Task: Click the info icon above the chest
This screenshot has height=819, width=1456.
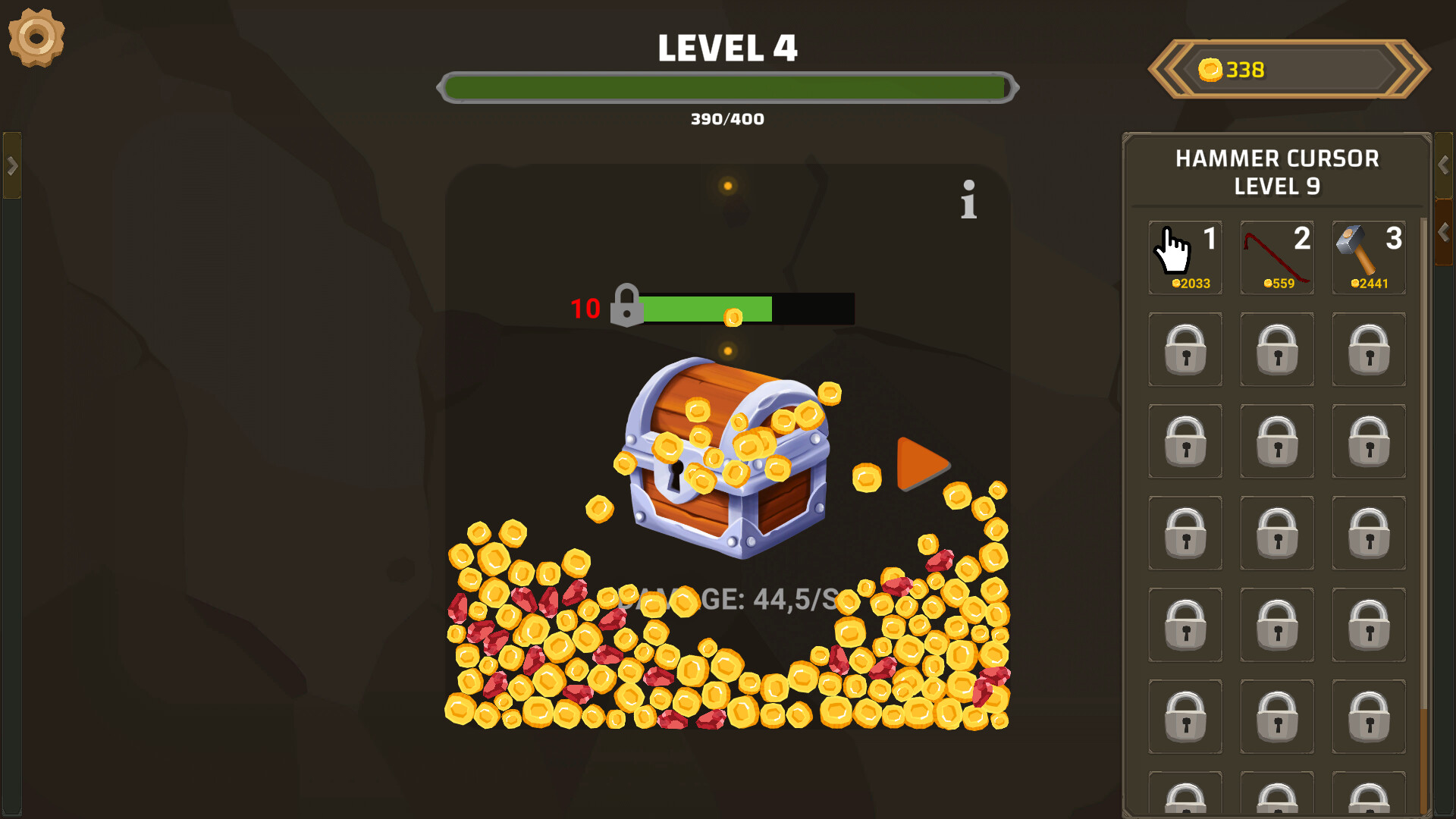Action: pyautogui.click(x=968, y=200)
